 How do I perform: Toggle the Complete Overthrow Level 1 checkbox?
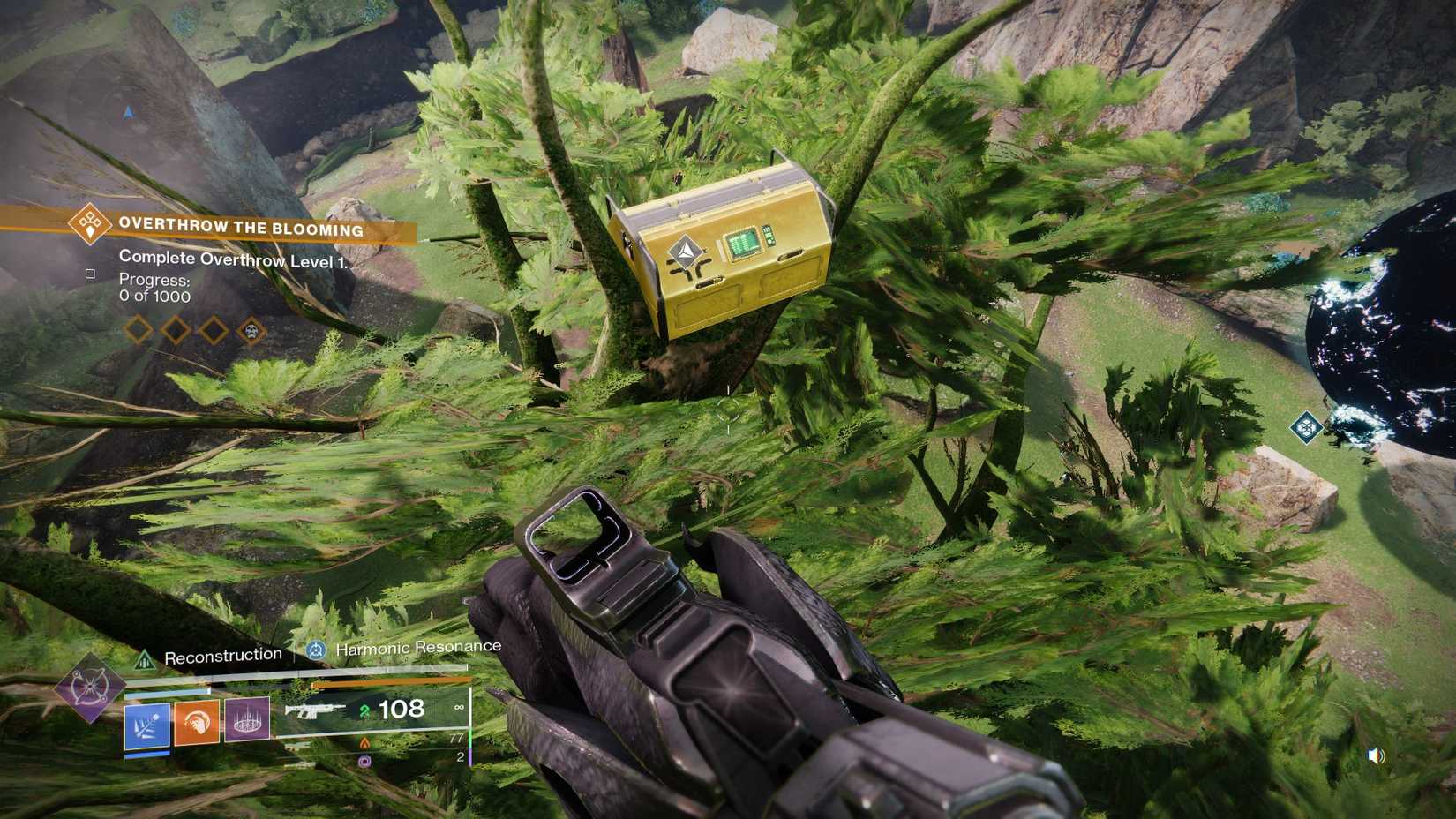(92, 274)
